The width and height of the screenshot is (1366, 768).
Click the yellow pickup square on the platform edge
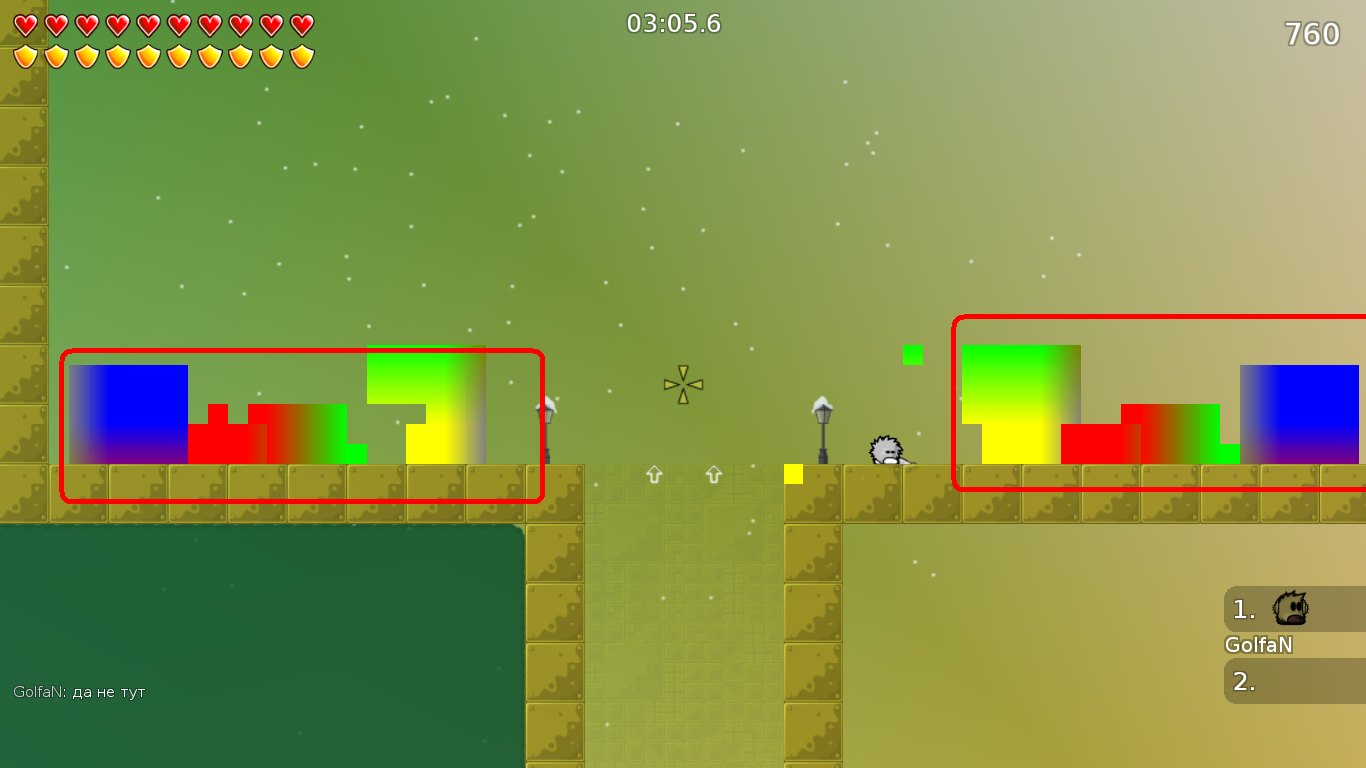795,476
